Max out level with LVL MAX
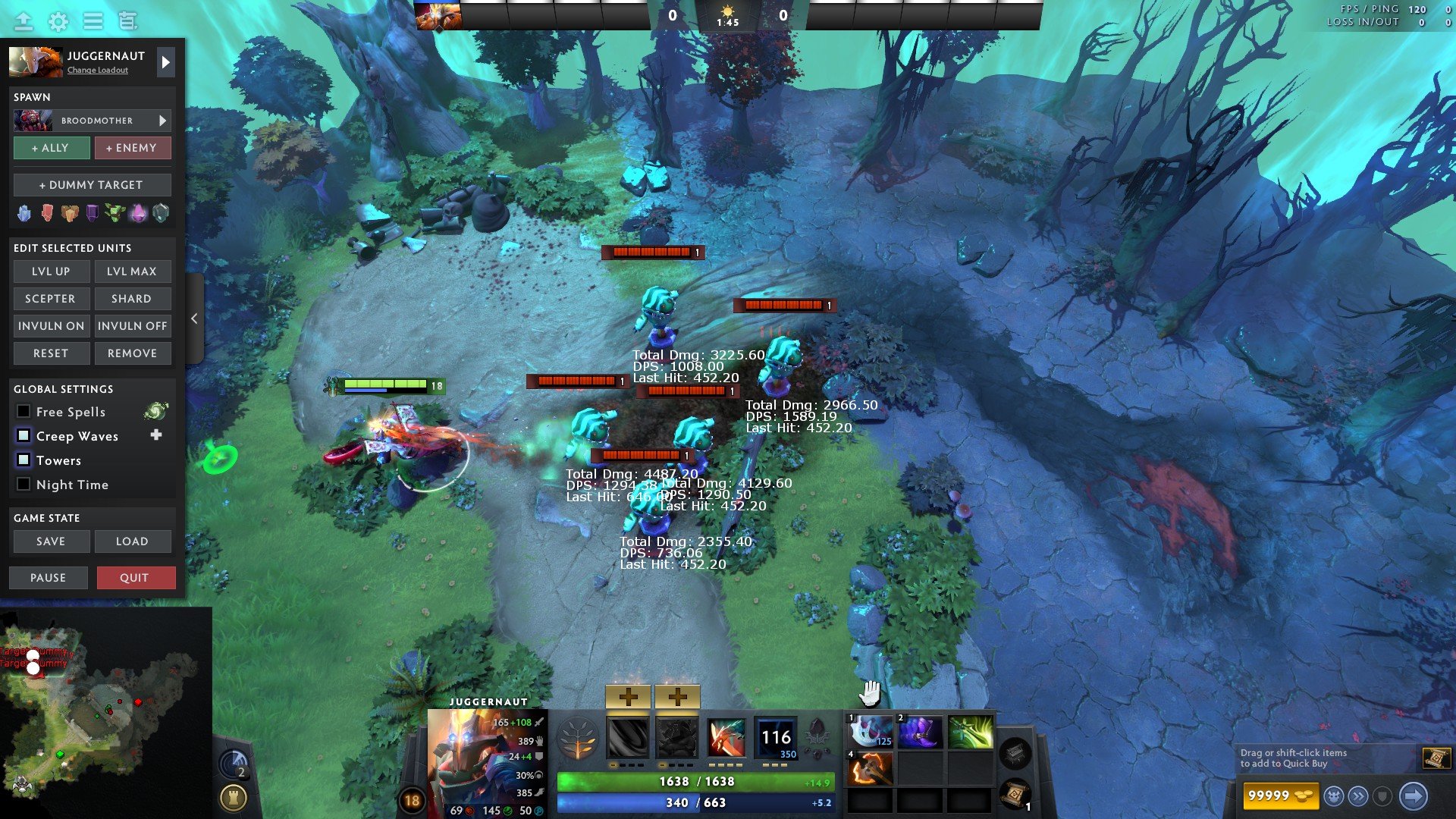 click(x=132, y=271)
